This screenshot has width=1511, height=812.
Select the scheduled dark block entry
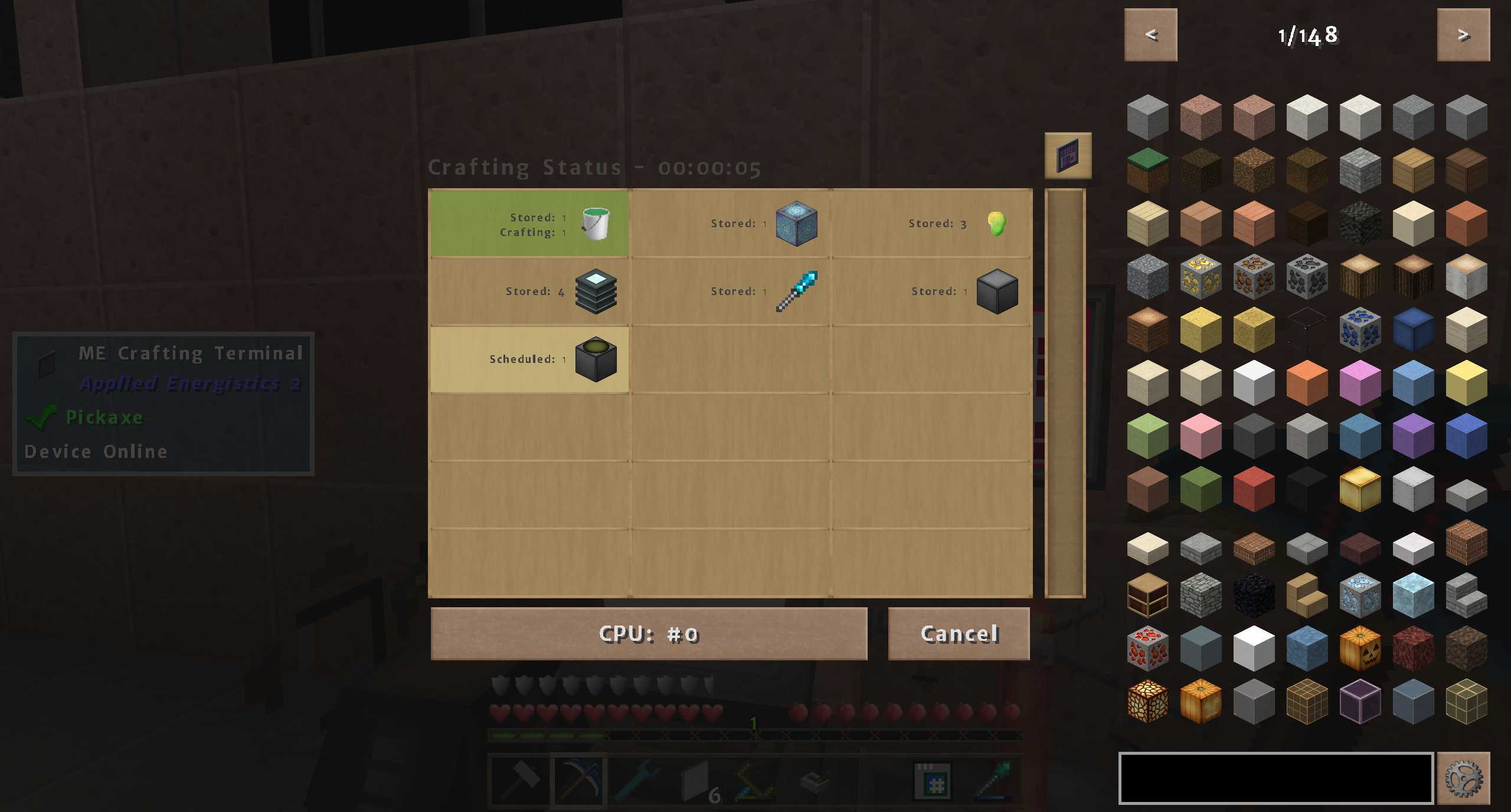(529, 359)
